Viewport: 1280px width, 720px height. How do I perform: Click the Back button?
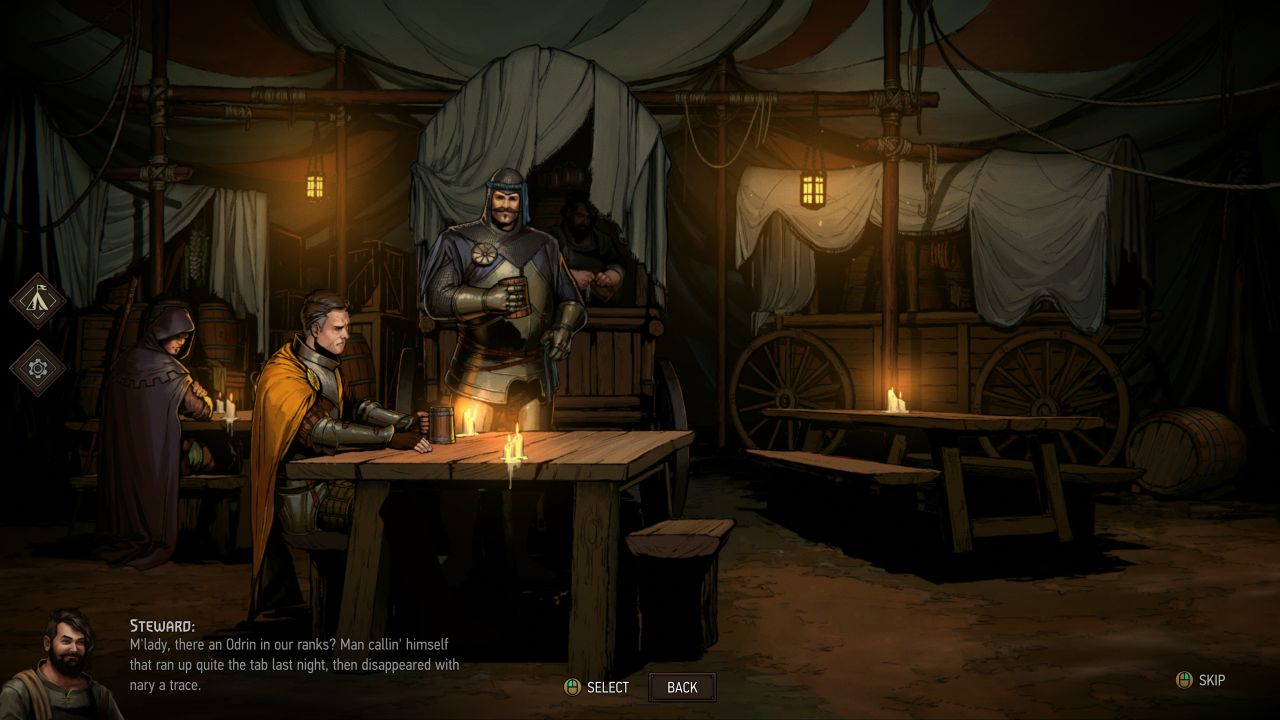(682, 687)
